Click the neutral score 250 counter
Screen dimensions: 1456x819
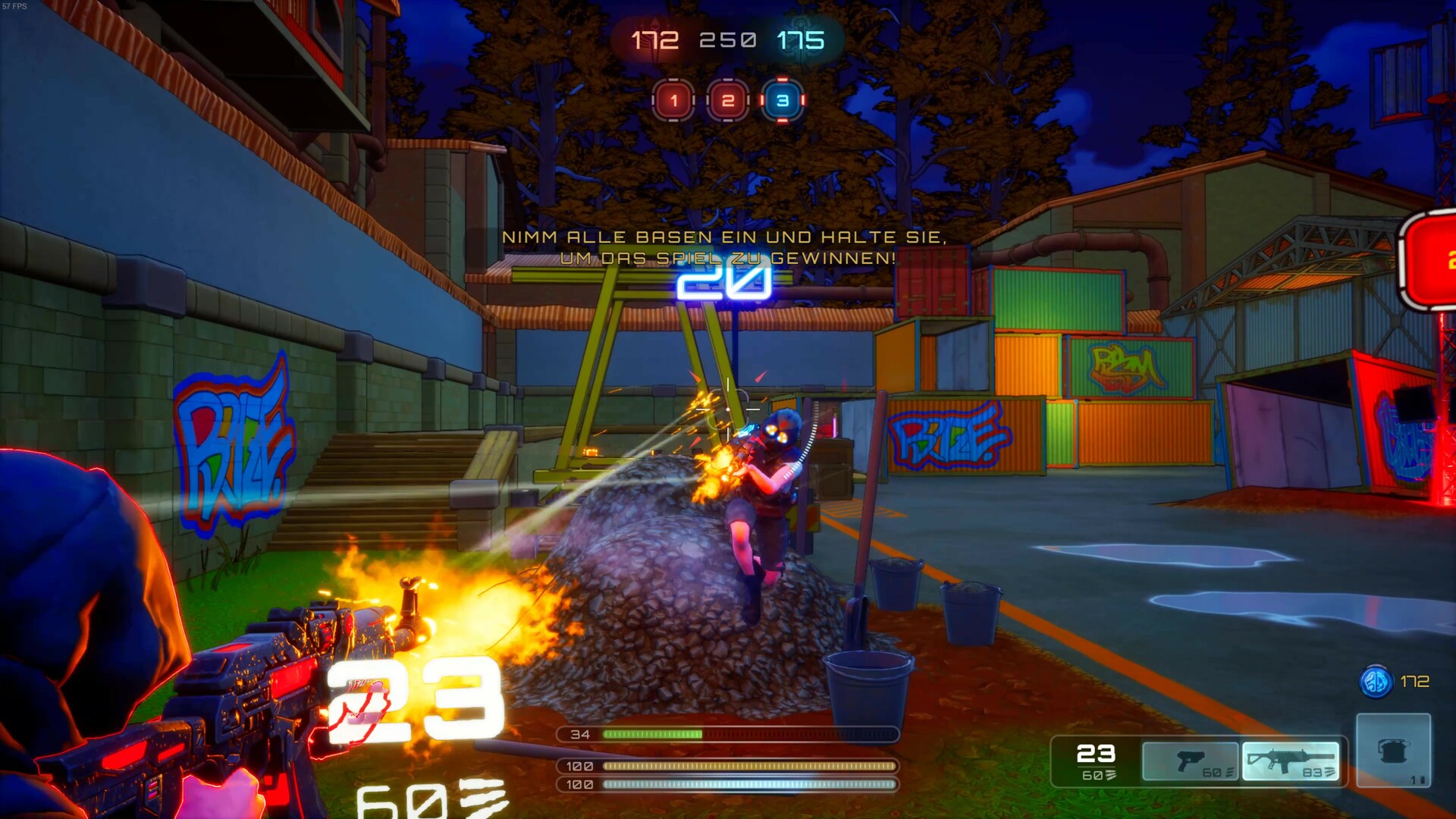tap(729, 38)
